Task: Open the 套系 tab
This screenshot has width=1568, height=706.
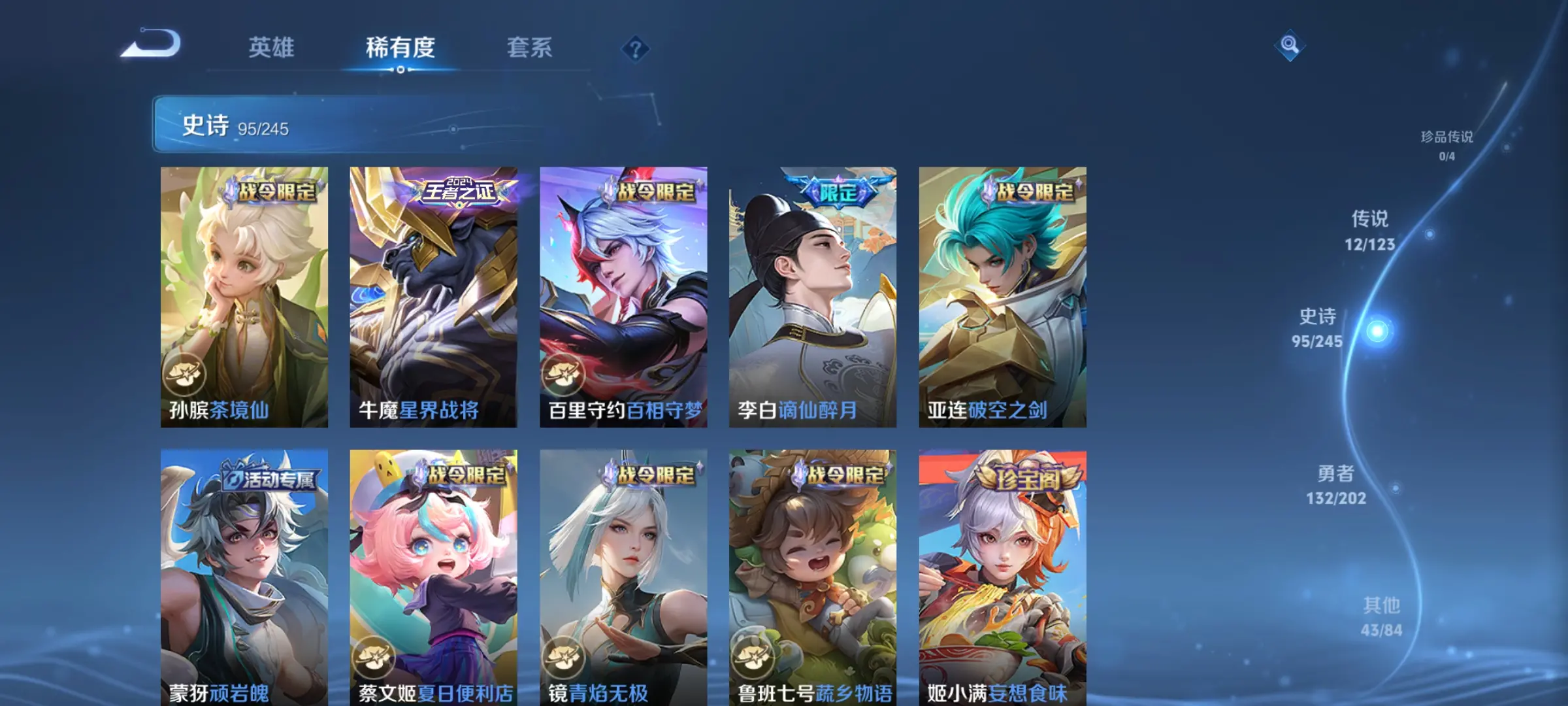Action: click(x=529, y=48)
